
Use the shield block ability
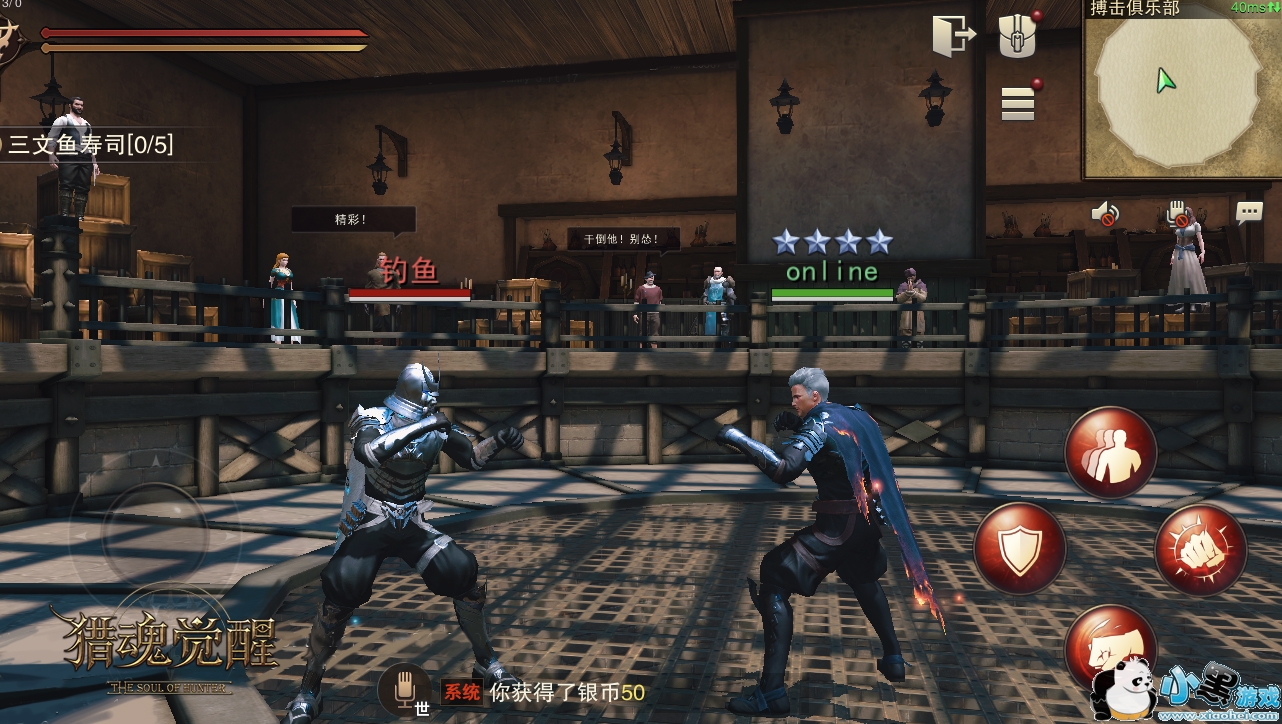(1019, 549)
